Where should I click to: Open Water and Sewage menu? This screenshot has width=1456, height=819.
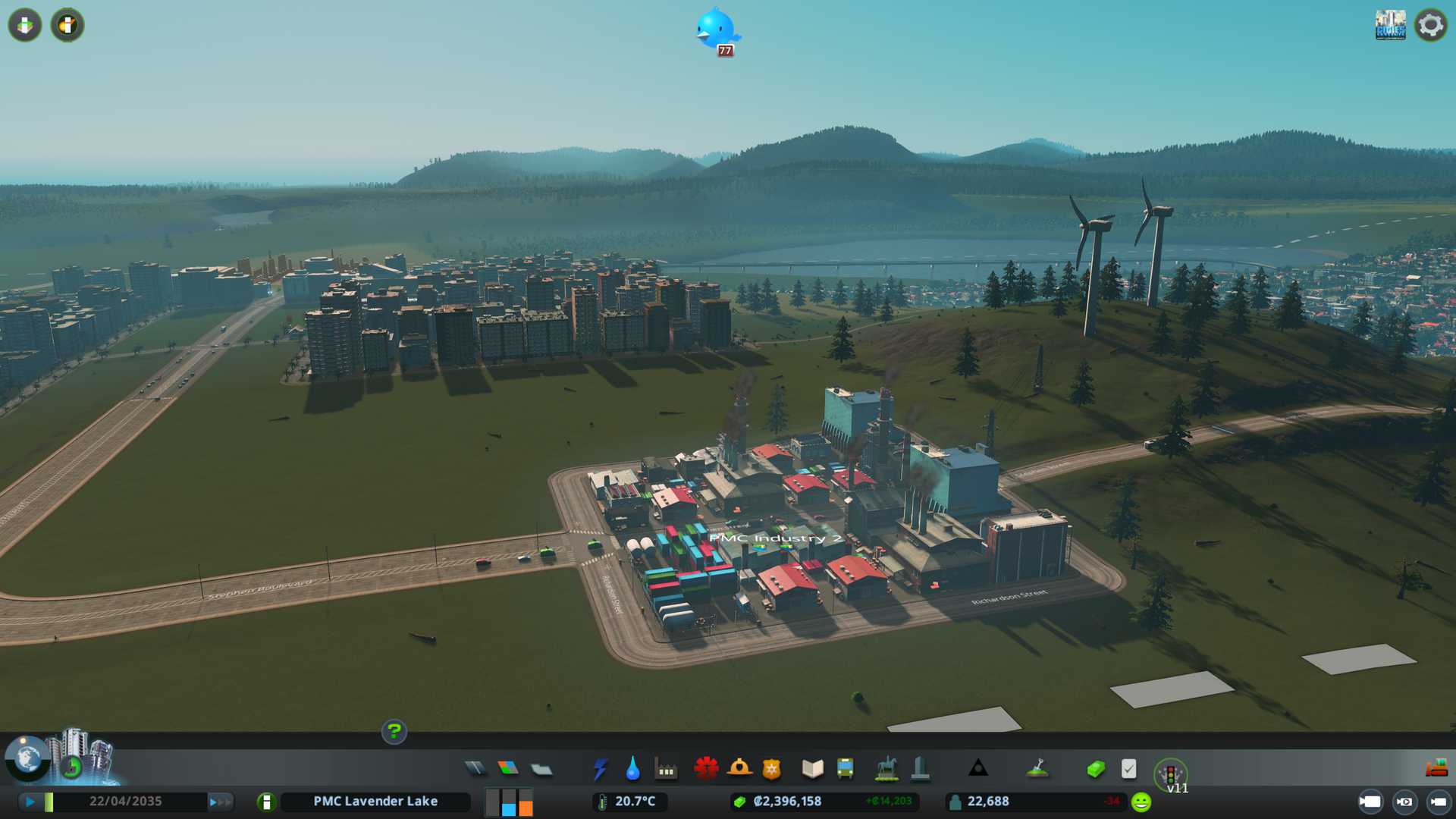(x=633, y=769)
